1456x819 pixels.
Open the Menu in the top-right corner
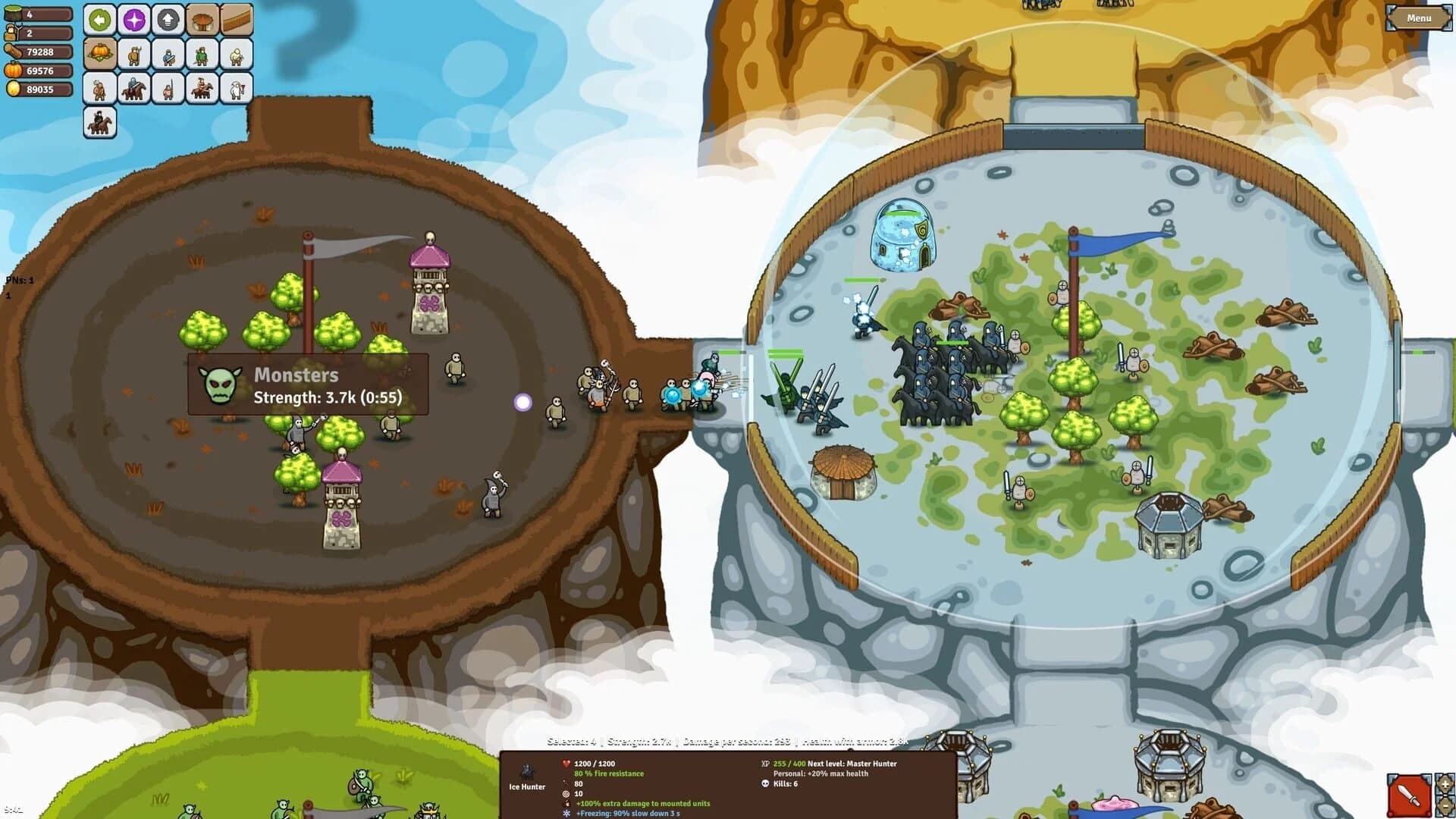coord(1419,17)
